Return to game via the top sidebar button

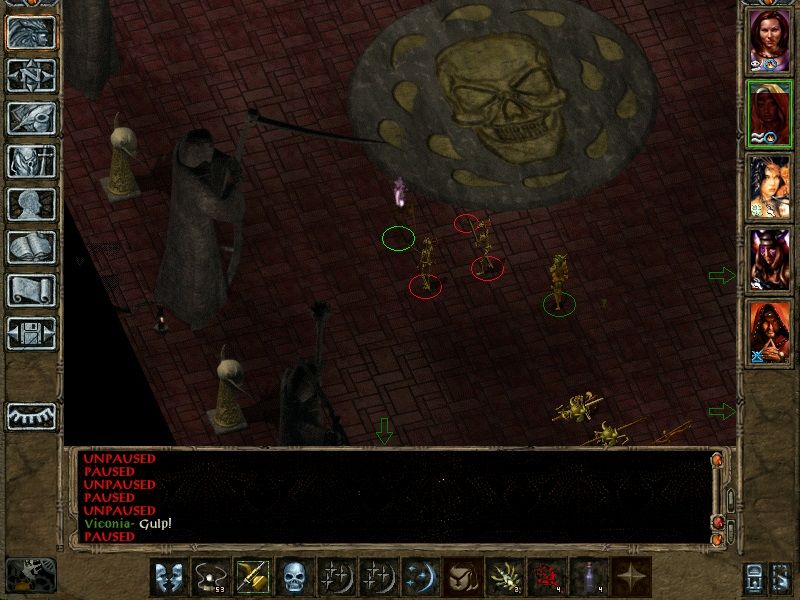[31, 32]
